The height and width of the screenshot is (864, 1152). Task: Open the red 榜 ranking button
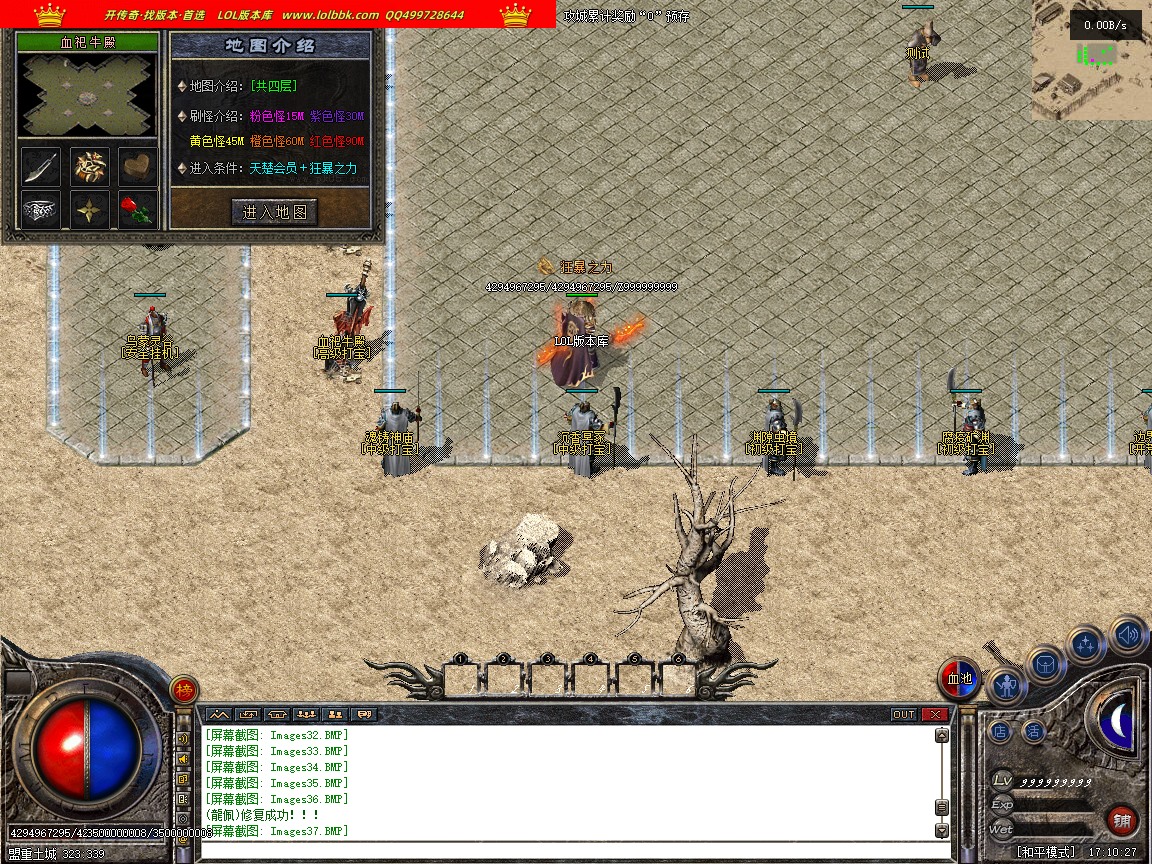coord(184,690)
